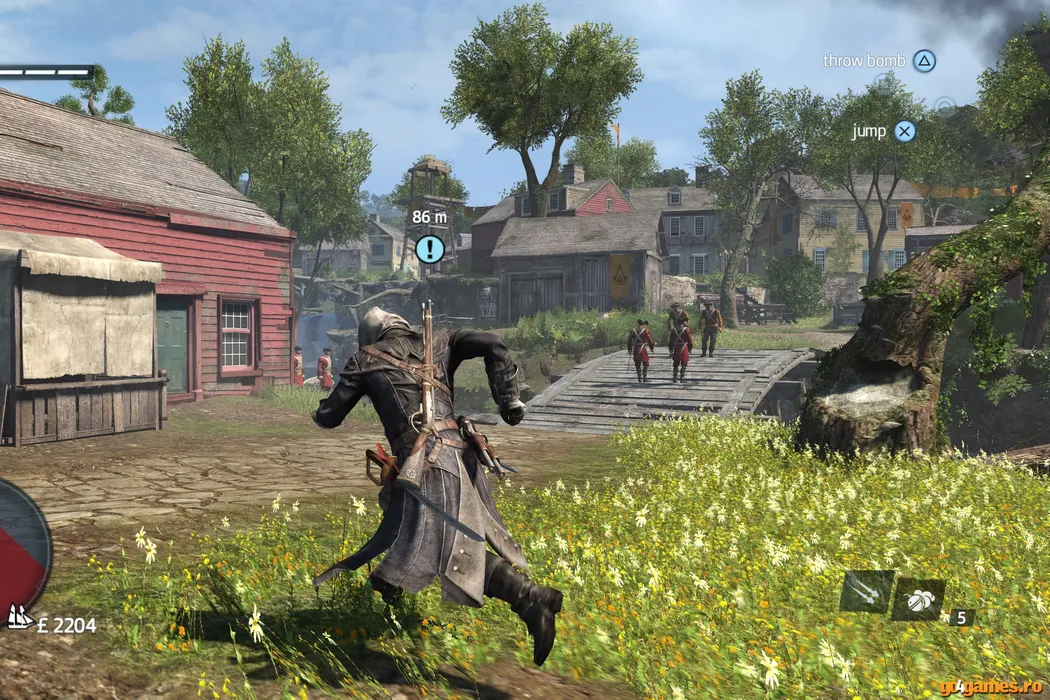Choose the bomb weapon slot
This screenshot has width=1050, height=700.
pyautogui.click(x=918, y=598)
